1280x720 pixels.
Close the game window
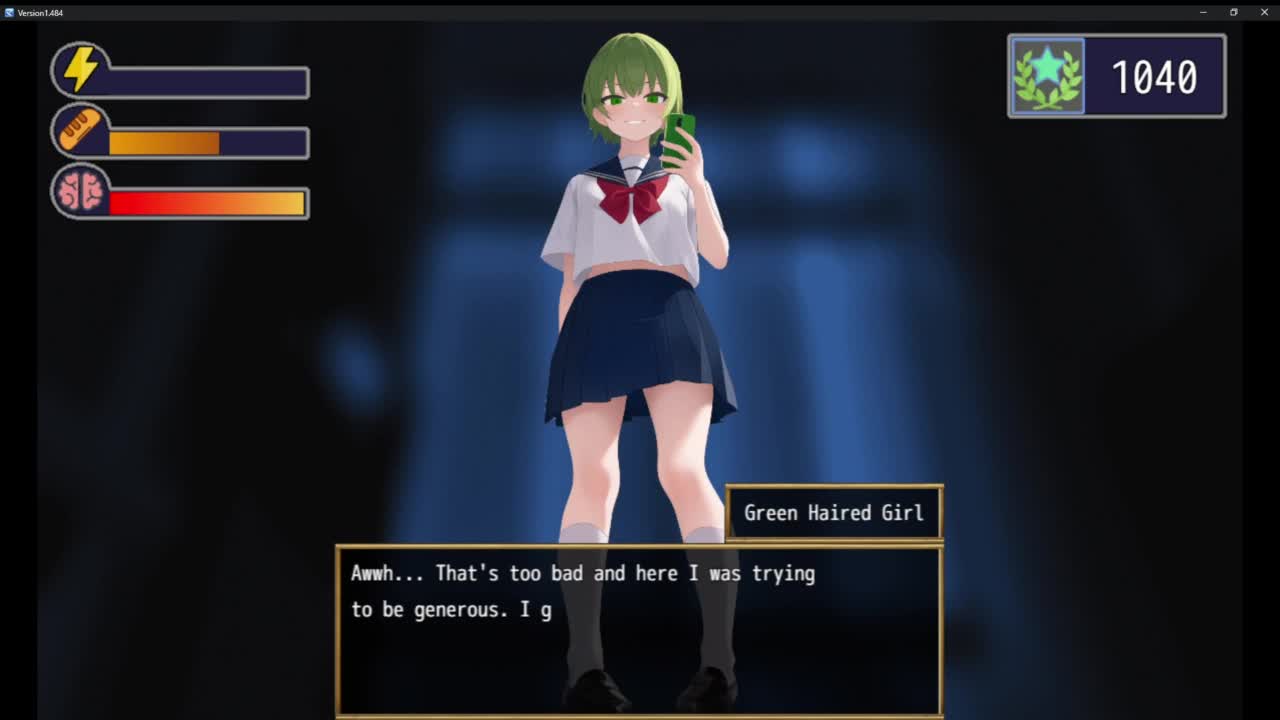point(1264,12)
